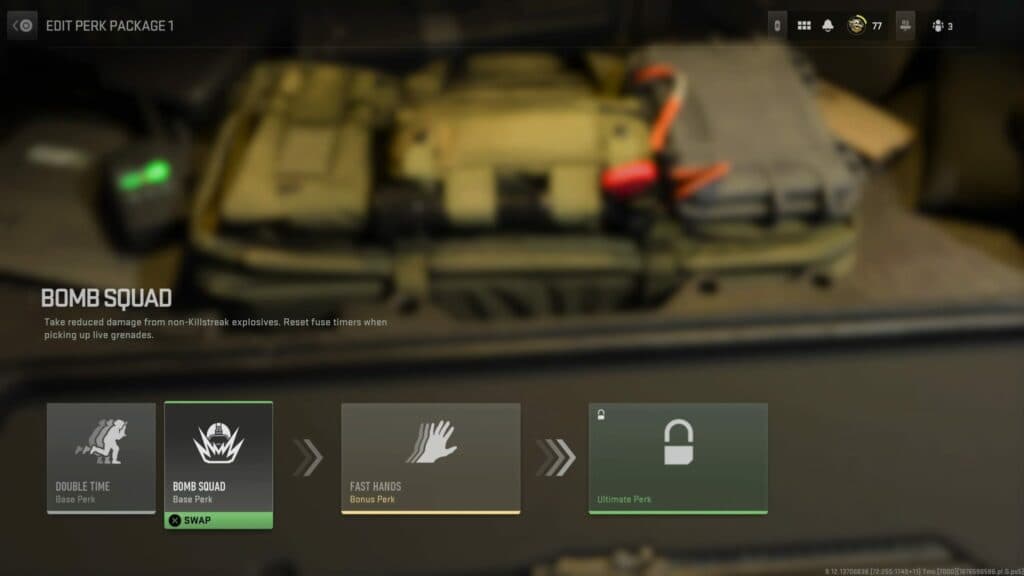Image resolution: width=1024 pixels, height=576 pixels.
Task: Open the social party icon
Action: (938, 26)
